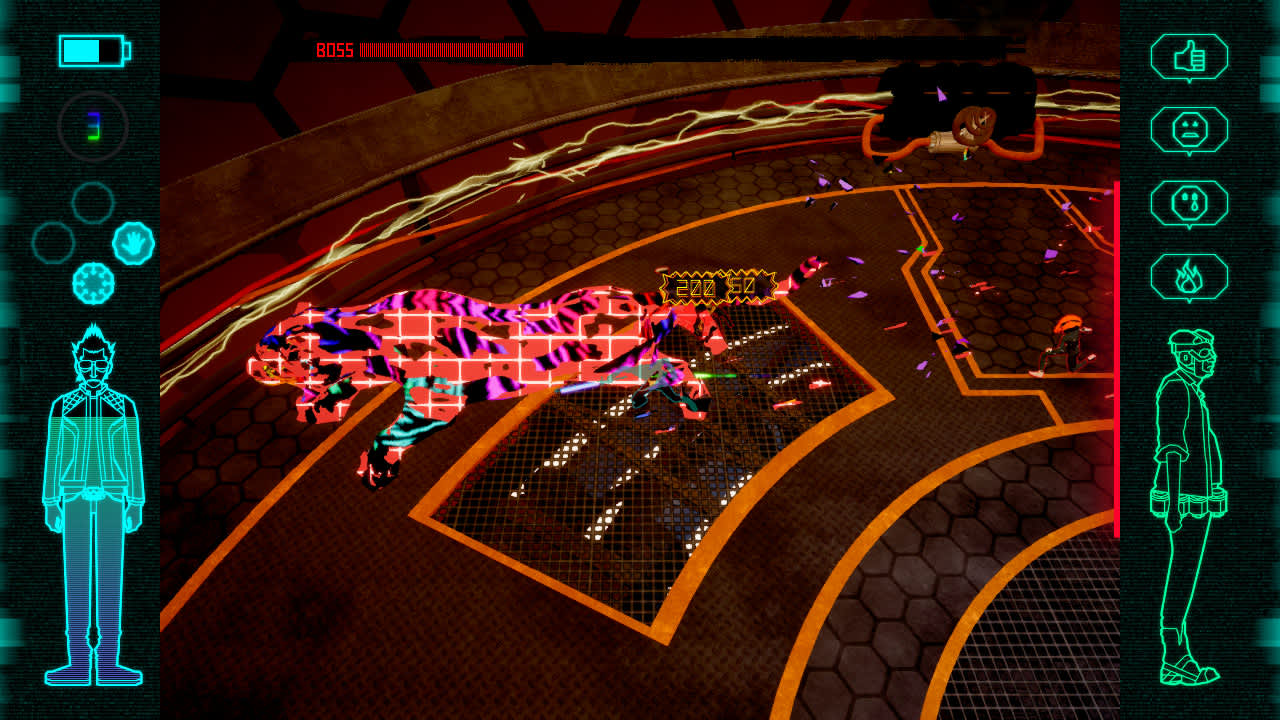Toggle the upper empty skill slot circle
Image resolution: width=1280 pixels, height=720 pixels.
click(92, 203)
